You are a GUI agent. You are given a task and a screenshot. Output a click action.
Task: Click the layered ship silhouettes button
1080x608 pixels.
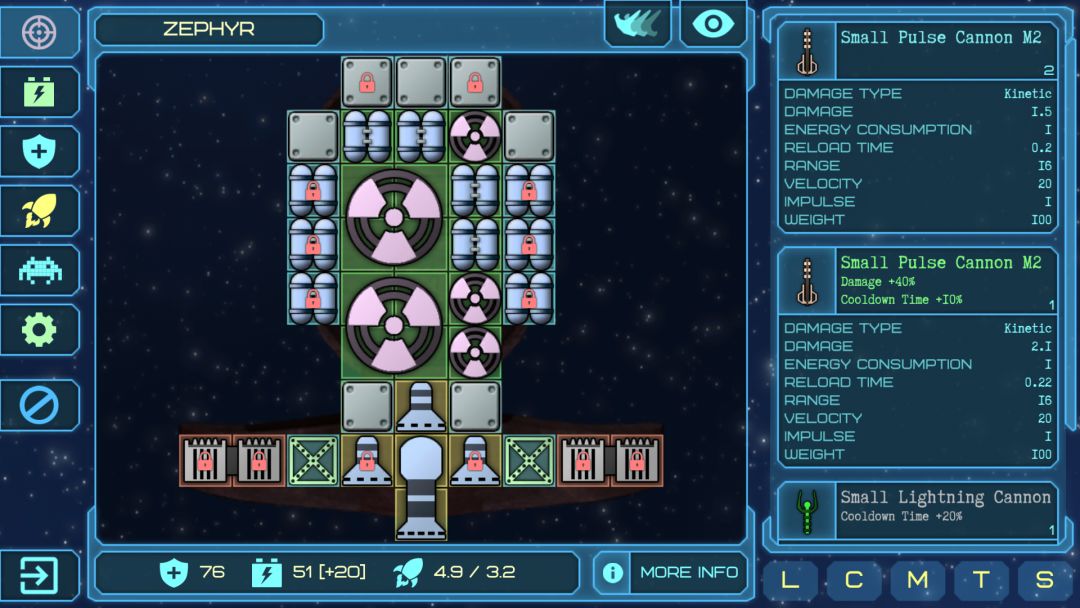pyautogui.click(x=638, y=24)
